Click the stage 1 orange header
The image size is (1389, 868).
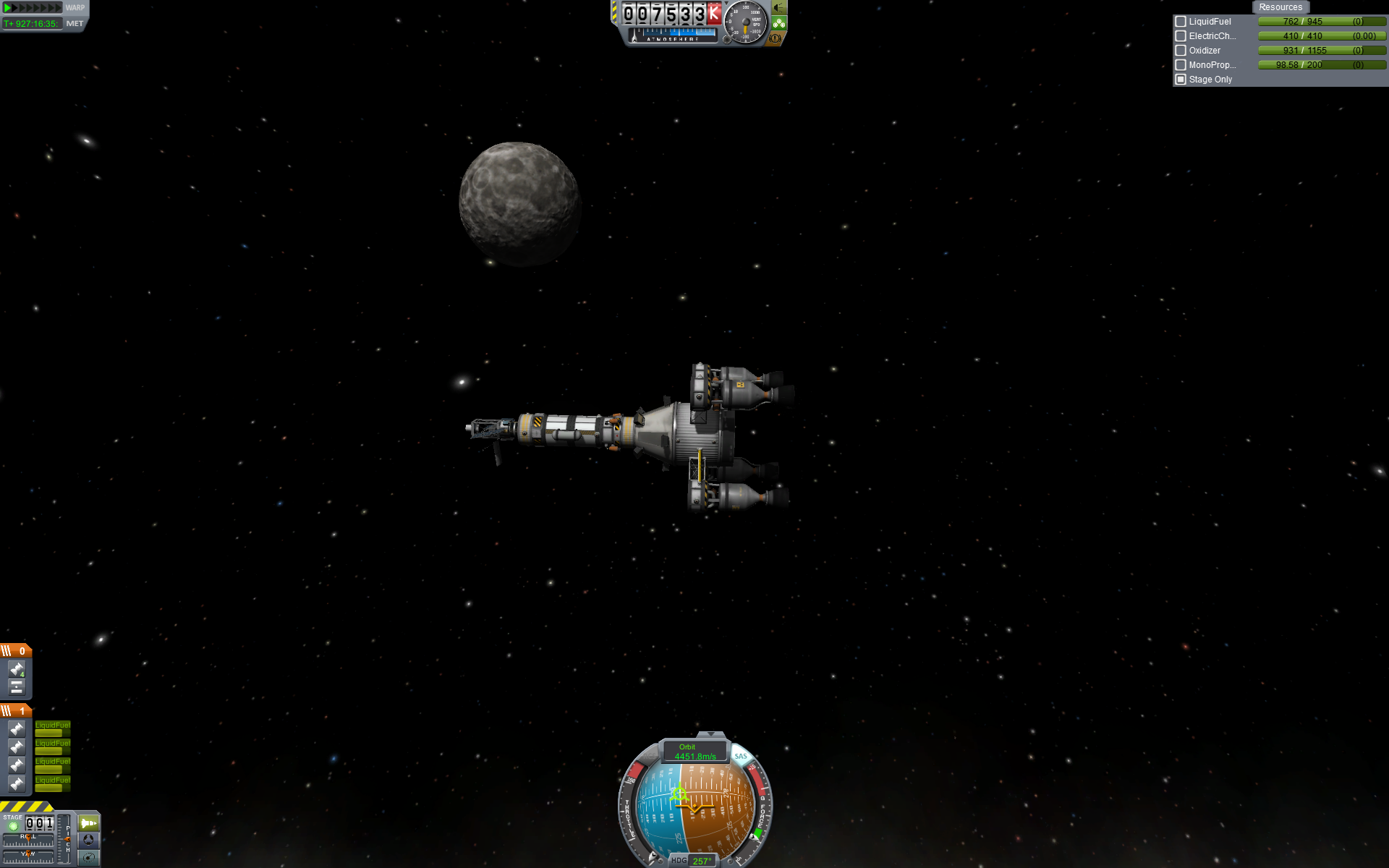(x=15, y=711)
